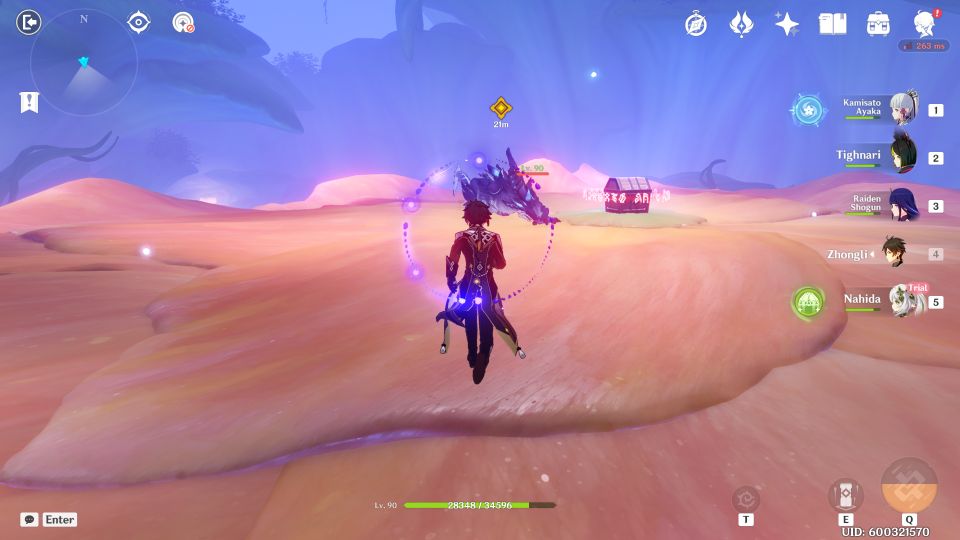Open the compass adventure icon
This screenshot has width=960, height=540.
point(696,24)
